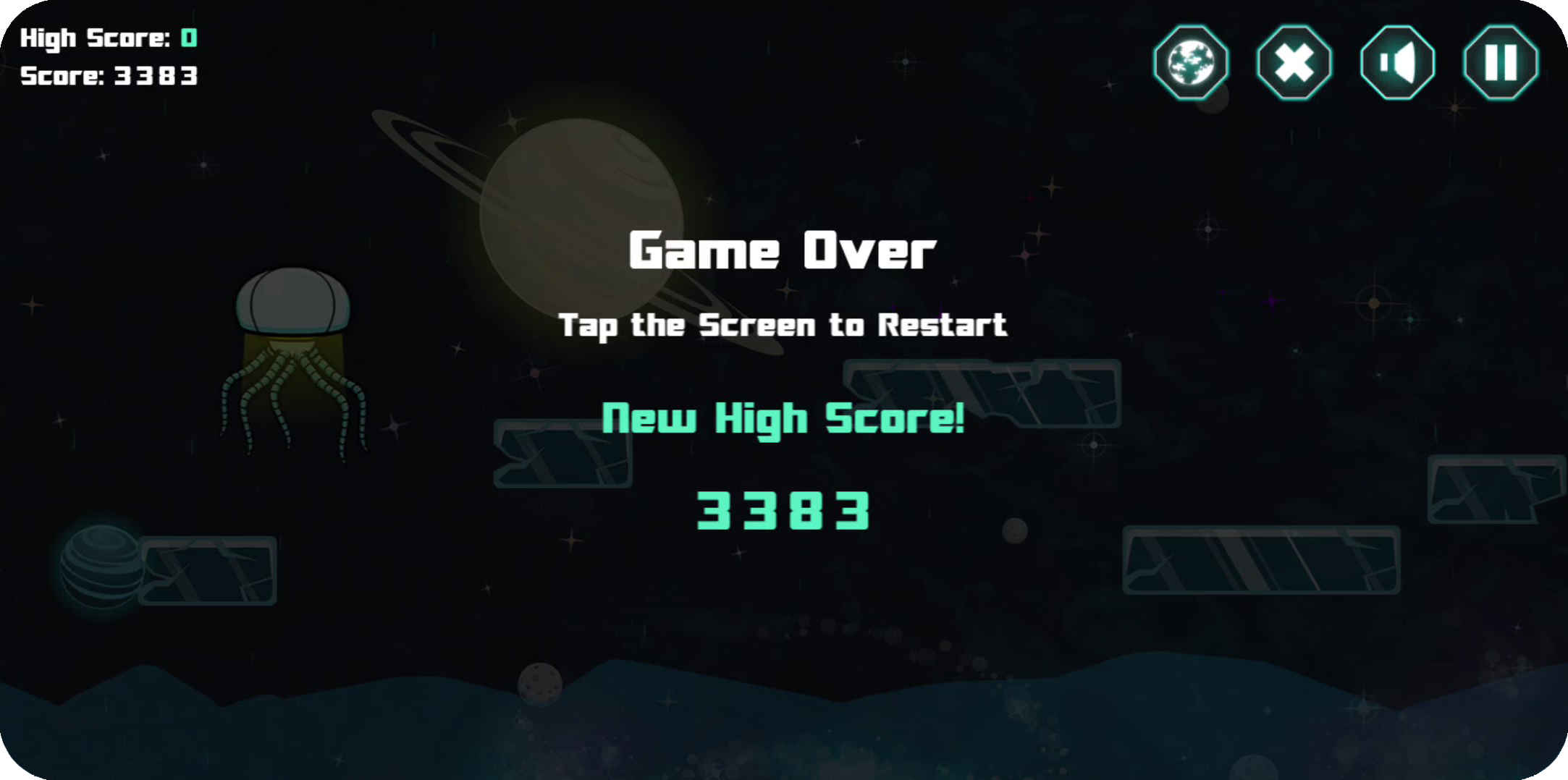Open sound settings via the speaker octagon
Image resolution: width=1568 pixels, height=780 pixels.
pyautogui.click(x=1397, y=62)
